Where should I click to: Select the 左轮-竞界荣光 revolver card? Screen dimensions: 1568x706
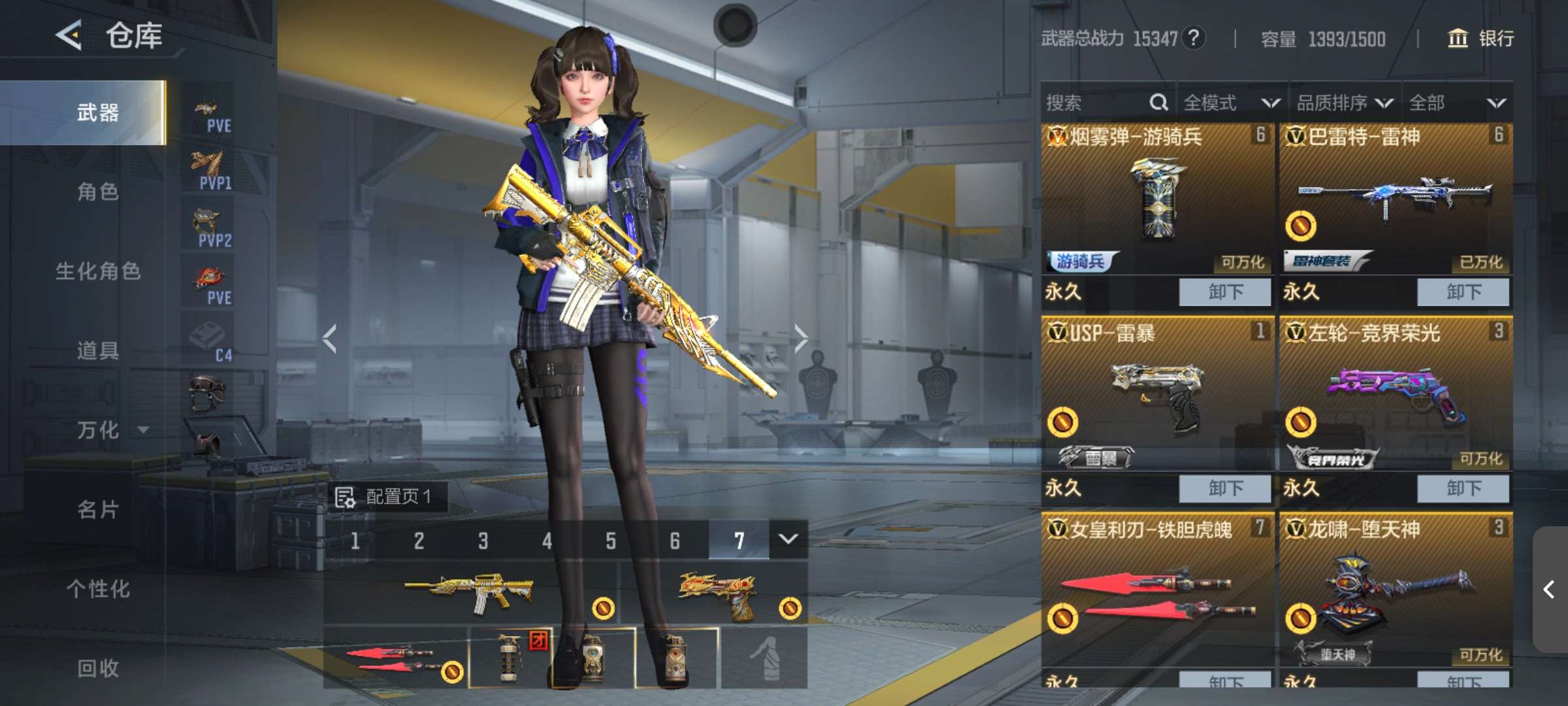click(1396, 392)
